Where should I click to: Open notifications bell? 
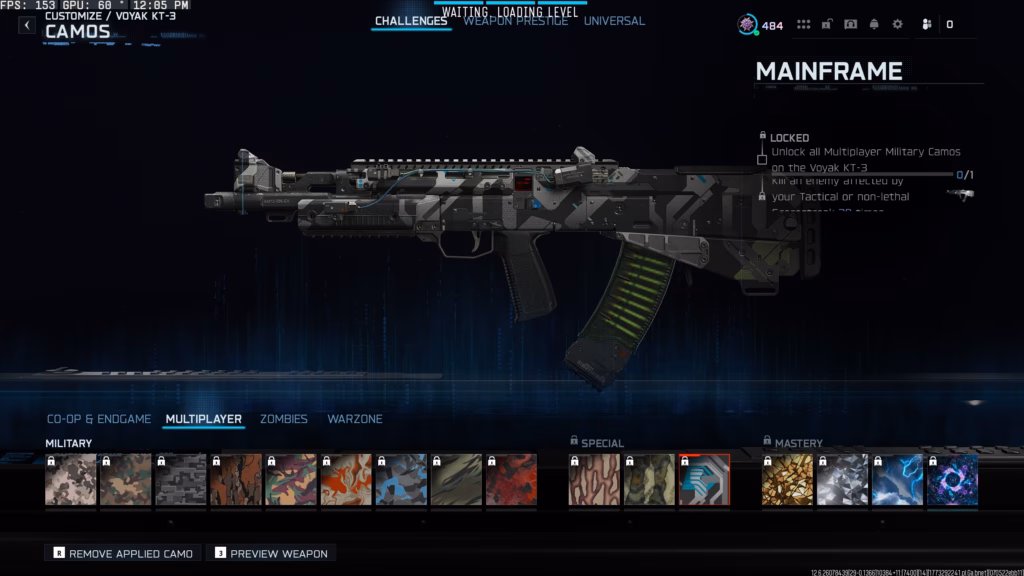pyautogui.click(x=874, y=25)
